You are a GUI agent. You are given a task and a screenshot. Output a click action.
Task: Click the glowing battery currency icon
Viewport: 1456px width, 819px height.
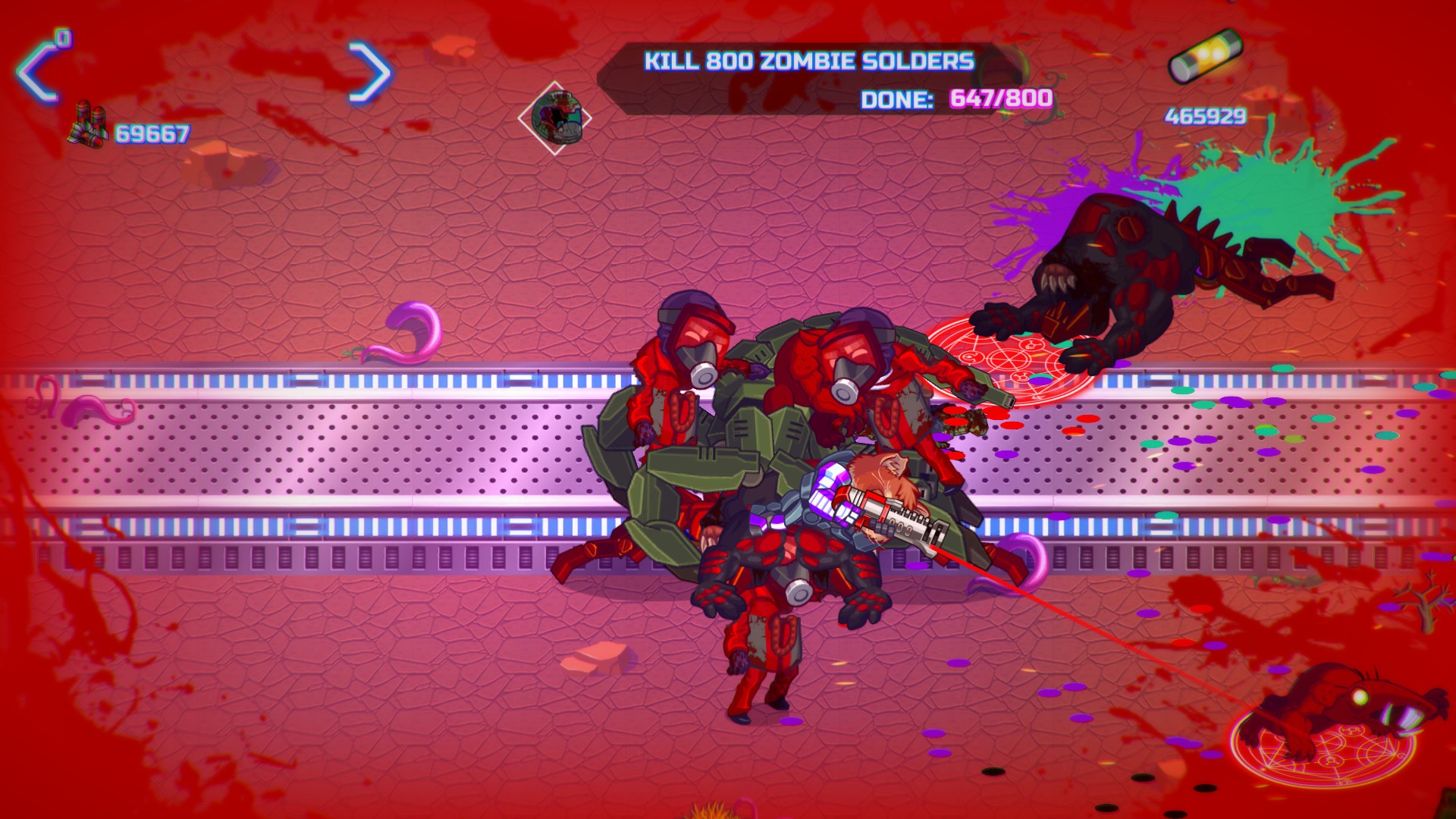(x=1205, y=55)
